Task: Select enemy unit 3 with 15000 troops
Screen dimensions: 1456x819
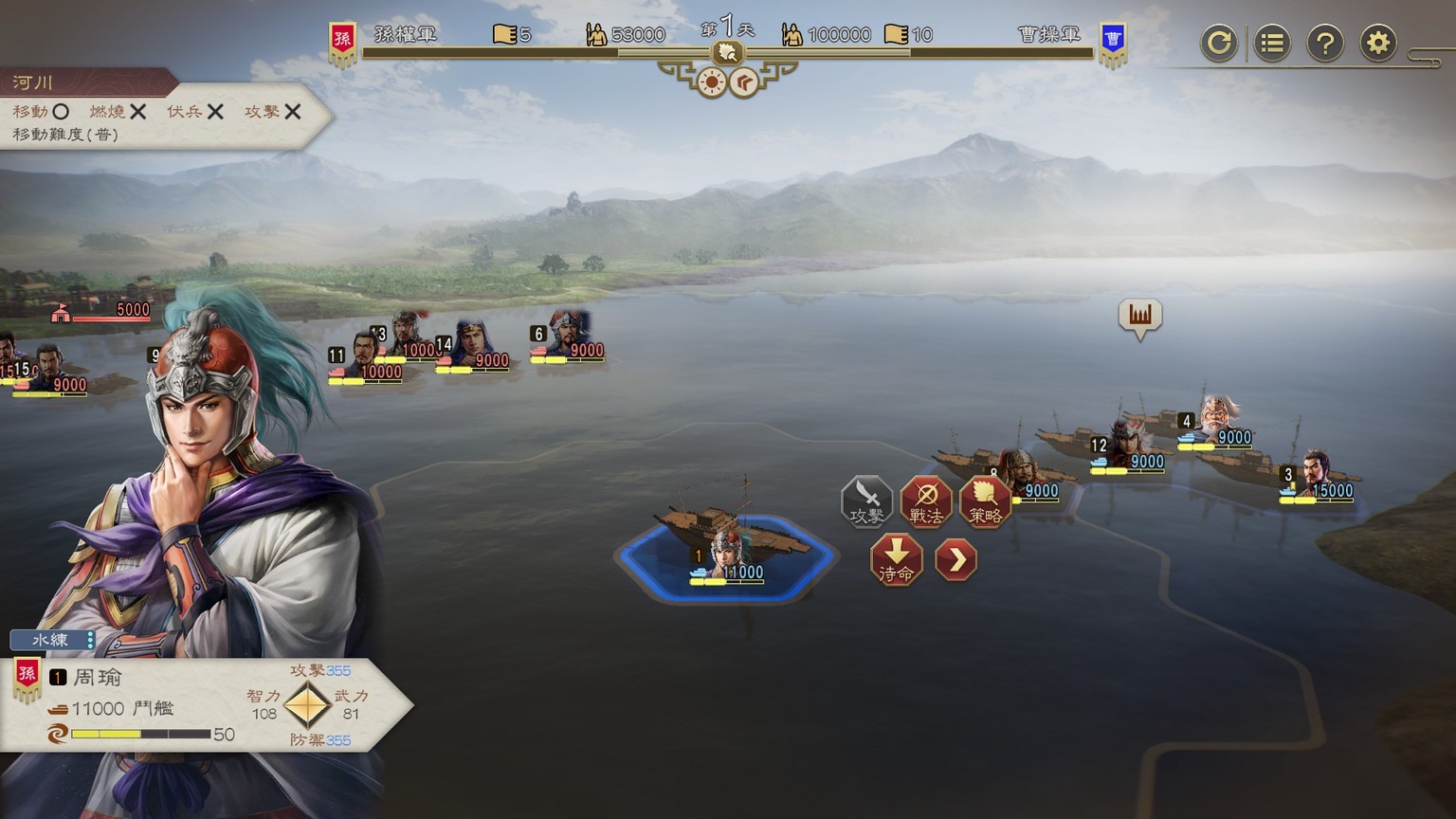Action: (1317, 478)
